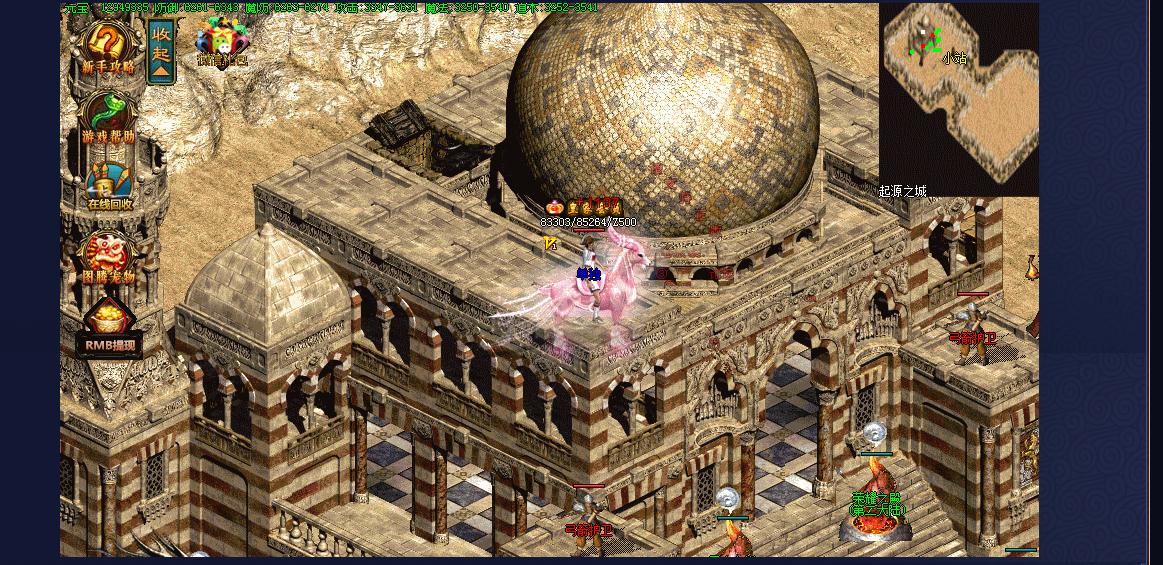The image size is (1163, 565).
Task: Open the minimap of 起源之城
Action: 958,98
